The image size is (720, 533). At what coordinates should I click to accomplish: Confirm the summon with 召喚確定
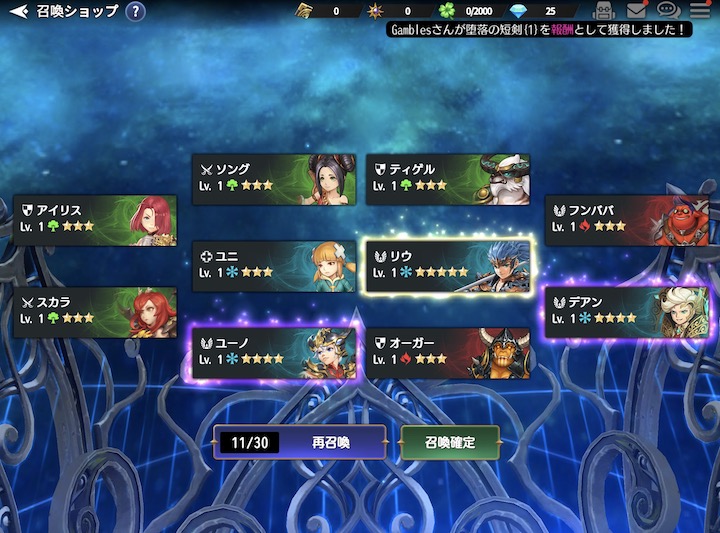tap(449, 442)
